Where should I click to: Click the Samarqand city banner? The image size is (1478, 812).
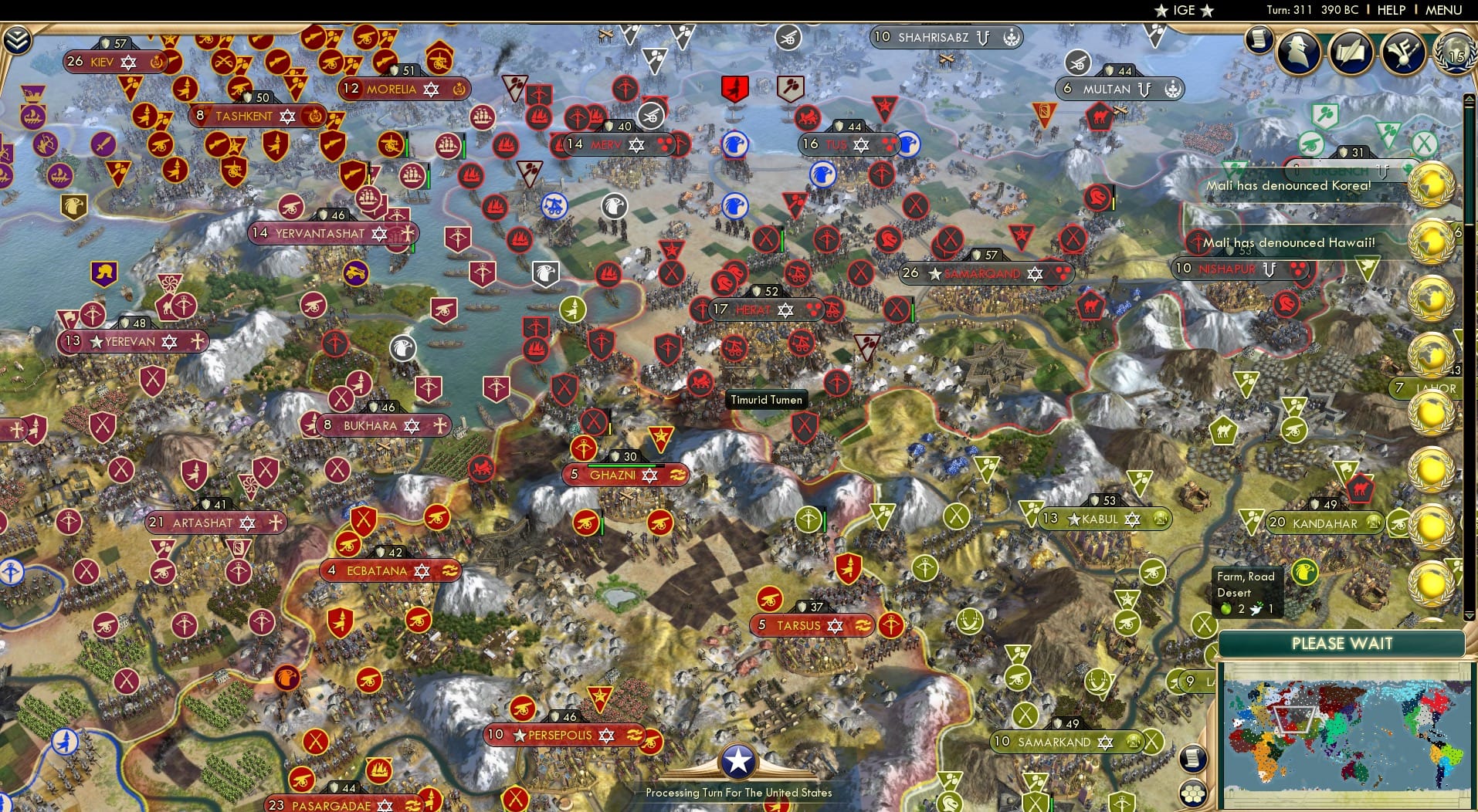pos(986,273)
